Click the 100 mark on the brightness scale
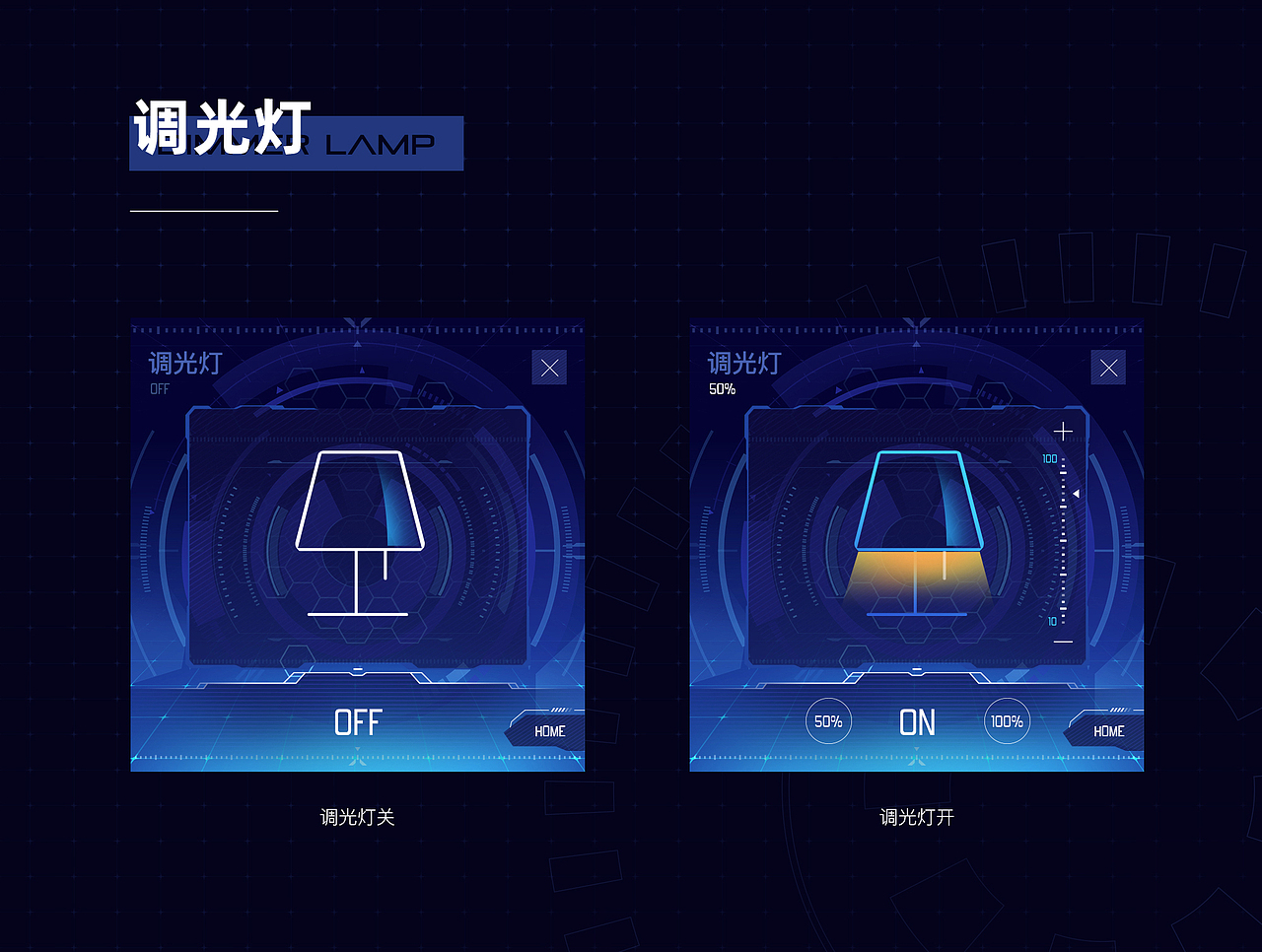 coord(1050,457)
